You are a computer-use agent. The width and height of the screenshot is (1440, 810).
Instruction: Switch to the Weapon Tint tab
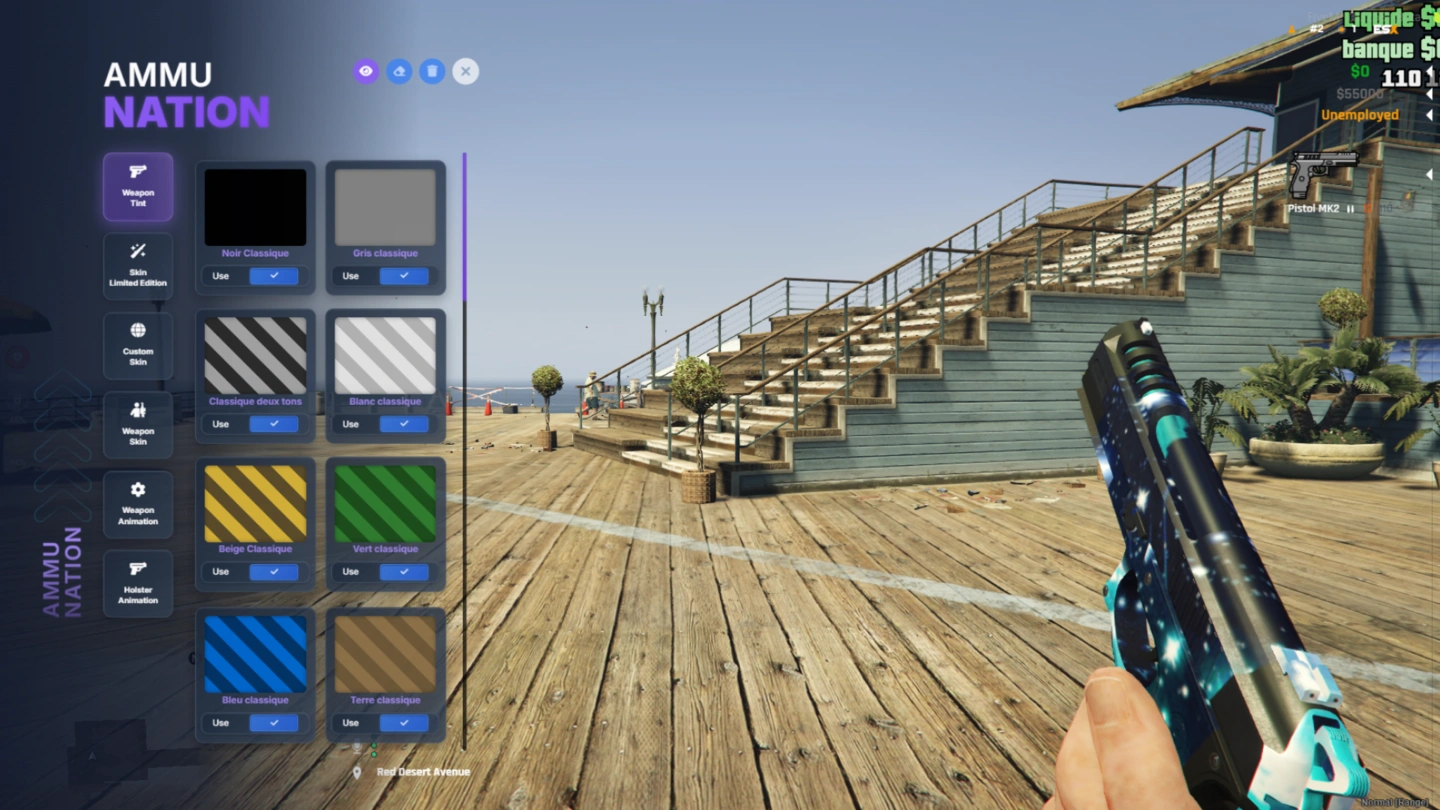[x=138, y=187]
